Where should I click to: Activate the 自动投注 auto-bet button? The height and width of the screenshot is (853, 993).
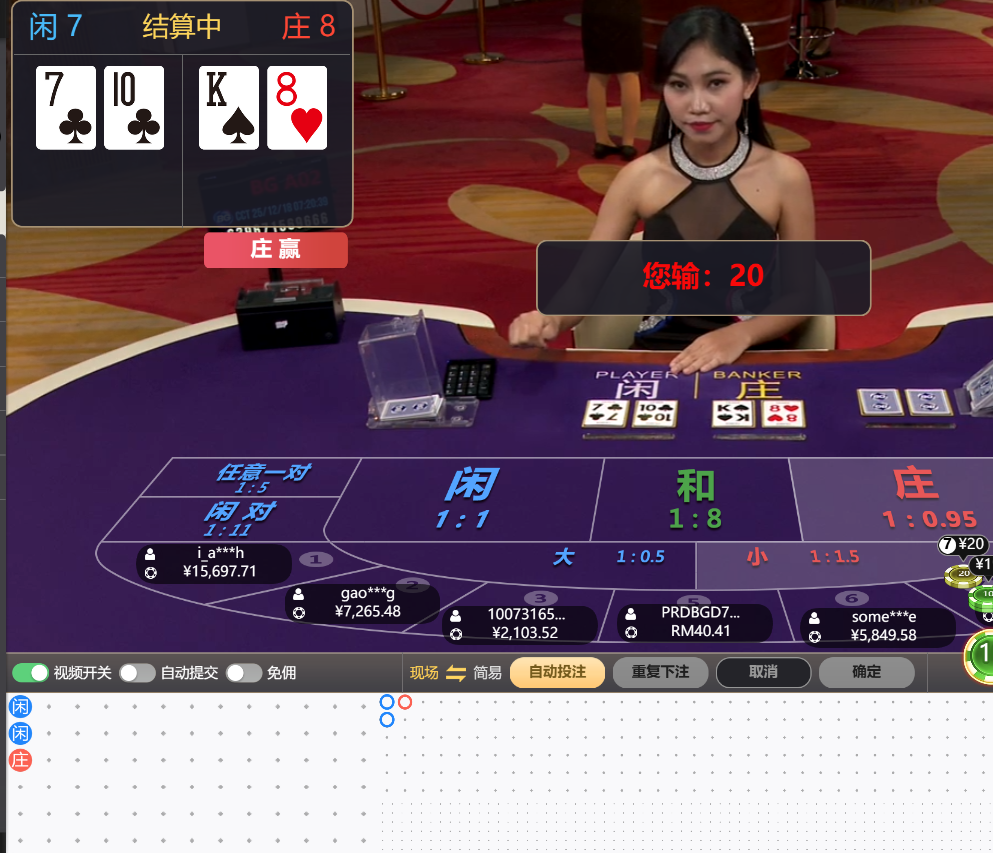(557, 672)
